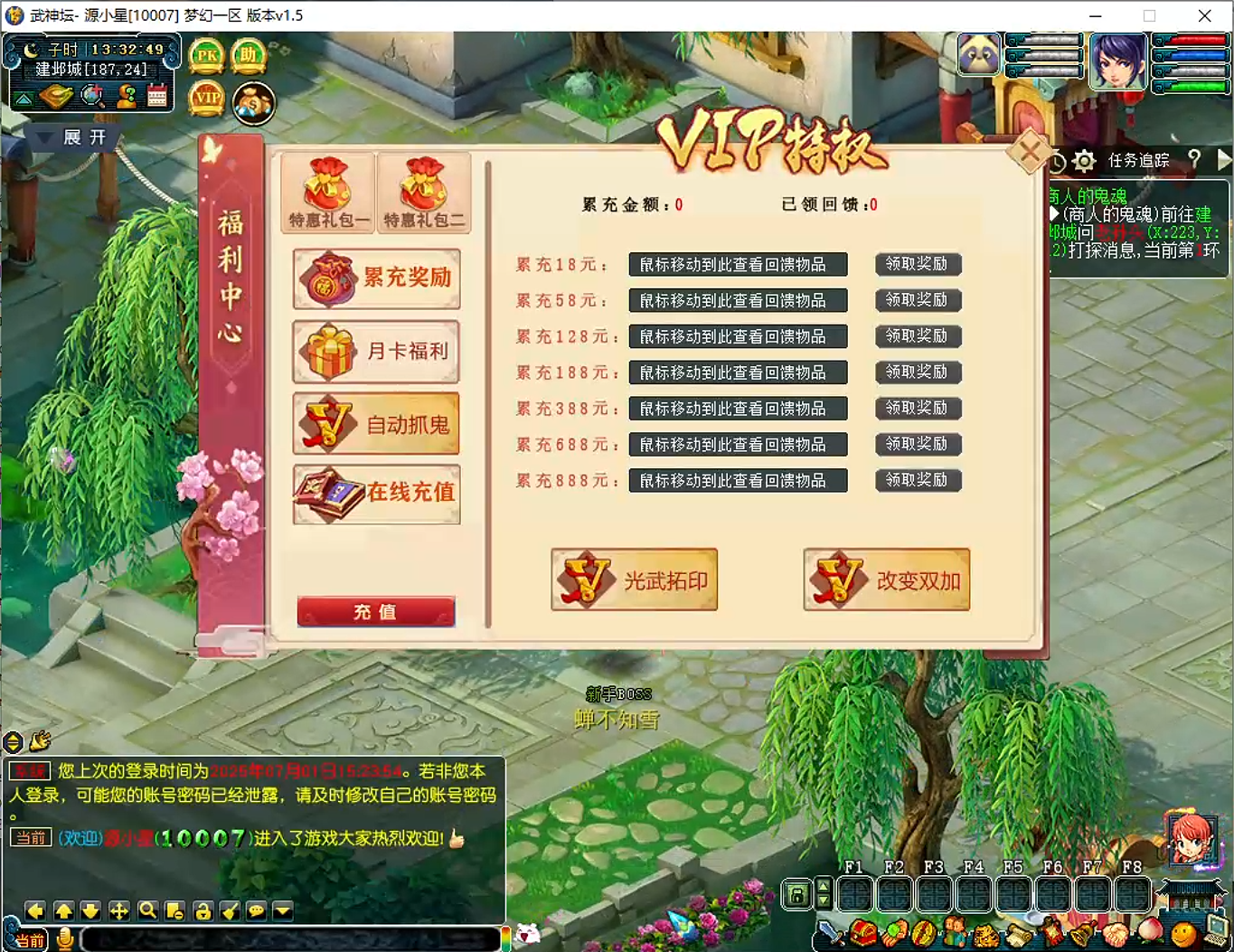Image resolution: width=1234 pixels, height=952 pixels.
Task: Click the 充值 recharge button
Action: 376,611
